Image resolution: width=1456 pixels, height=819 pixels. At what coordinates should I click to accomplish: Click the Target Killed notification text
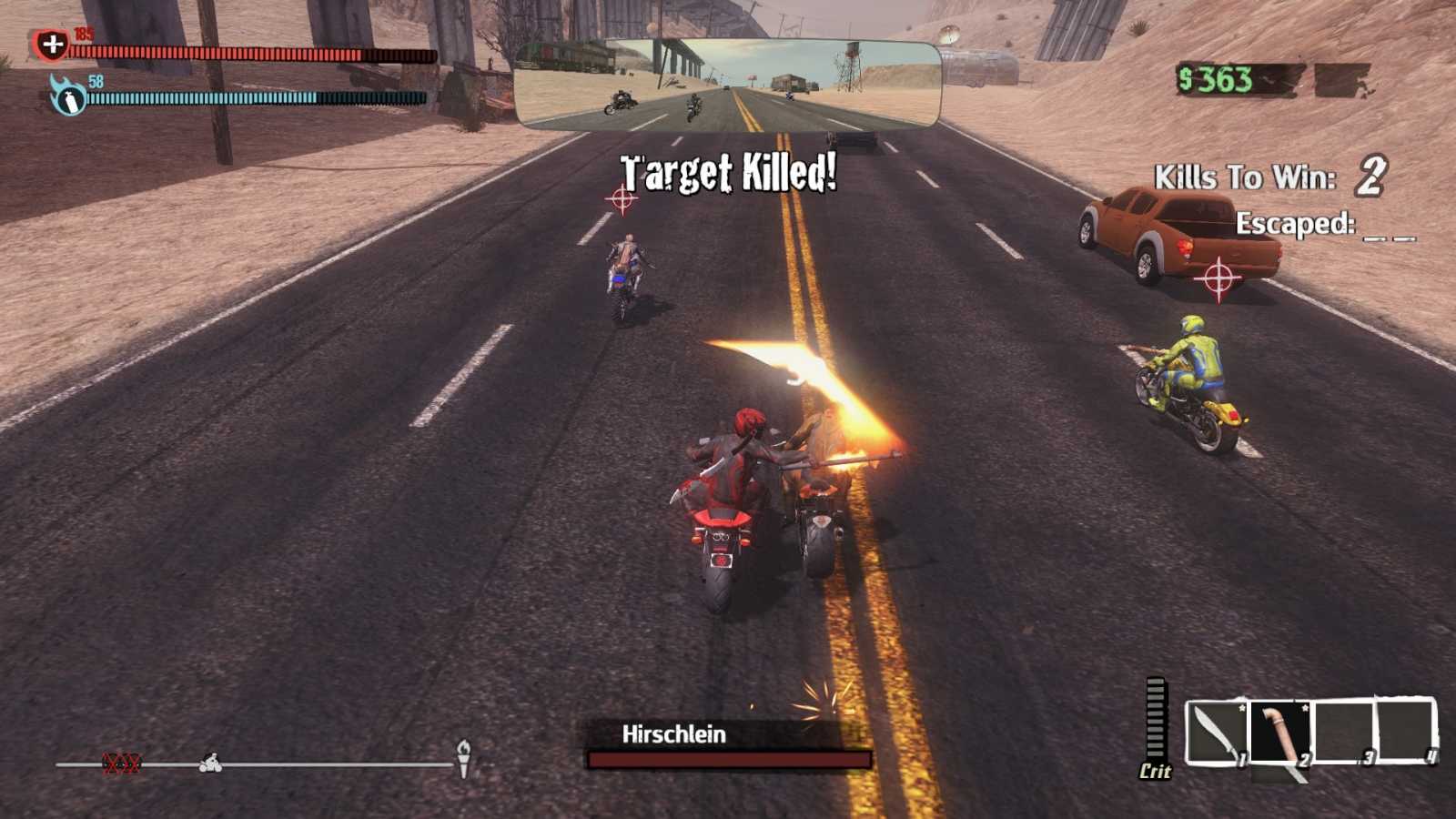click(x=728, y=169)
